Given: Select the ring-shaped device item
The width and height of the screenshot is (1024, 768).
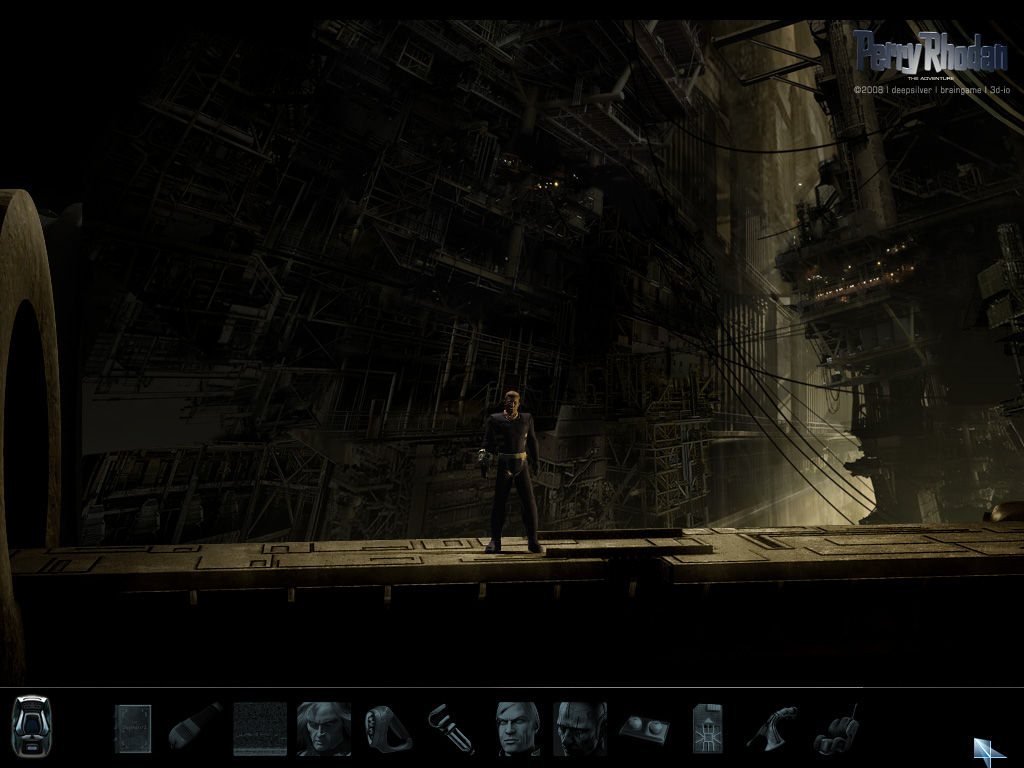Looking at the screenshot, I should point(387,728).
